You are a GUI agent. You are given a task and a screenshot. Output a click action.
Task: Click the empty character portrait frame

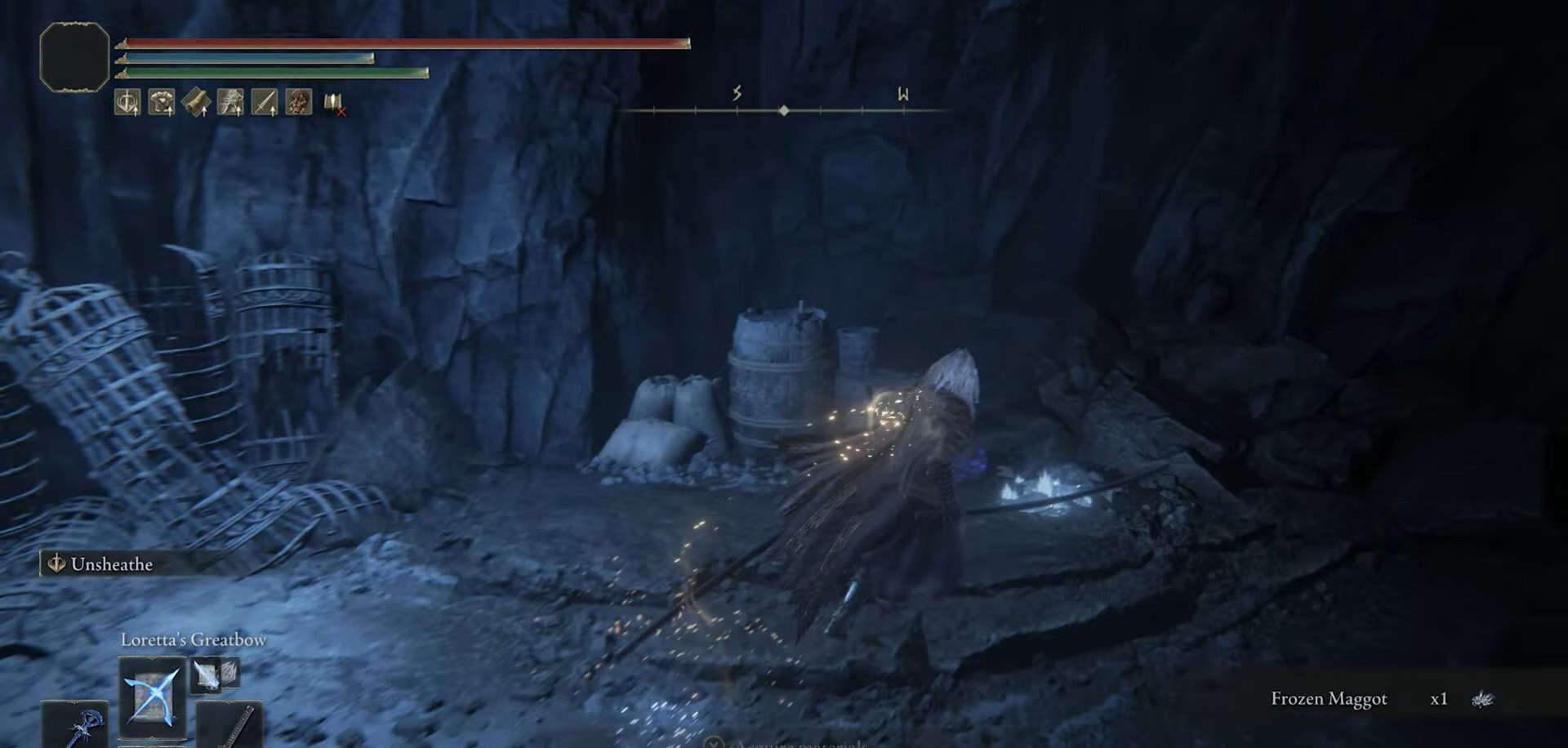[74, 56]
